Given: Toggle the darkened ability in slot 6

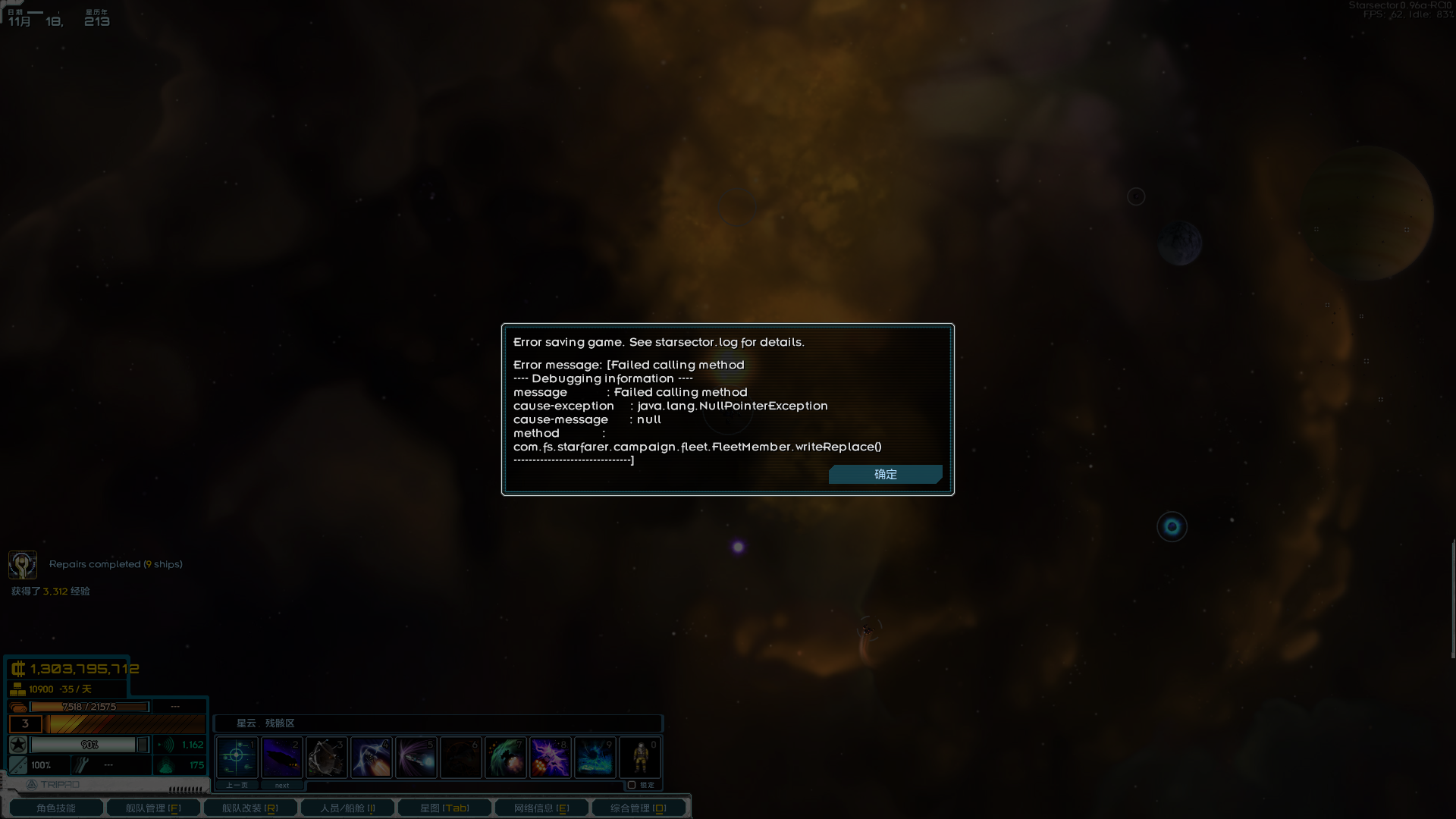Looking at the screenshot, I should pyautogui.click(x=461, y=757).
